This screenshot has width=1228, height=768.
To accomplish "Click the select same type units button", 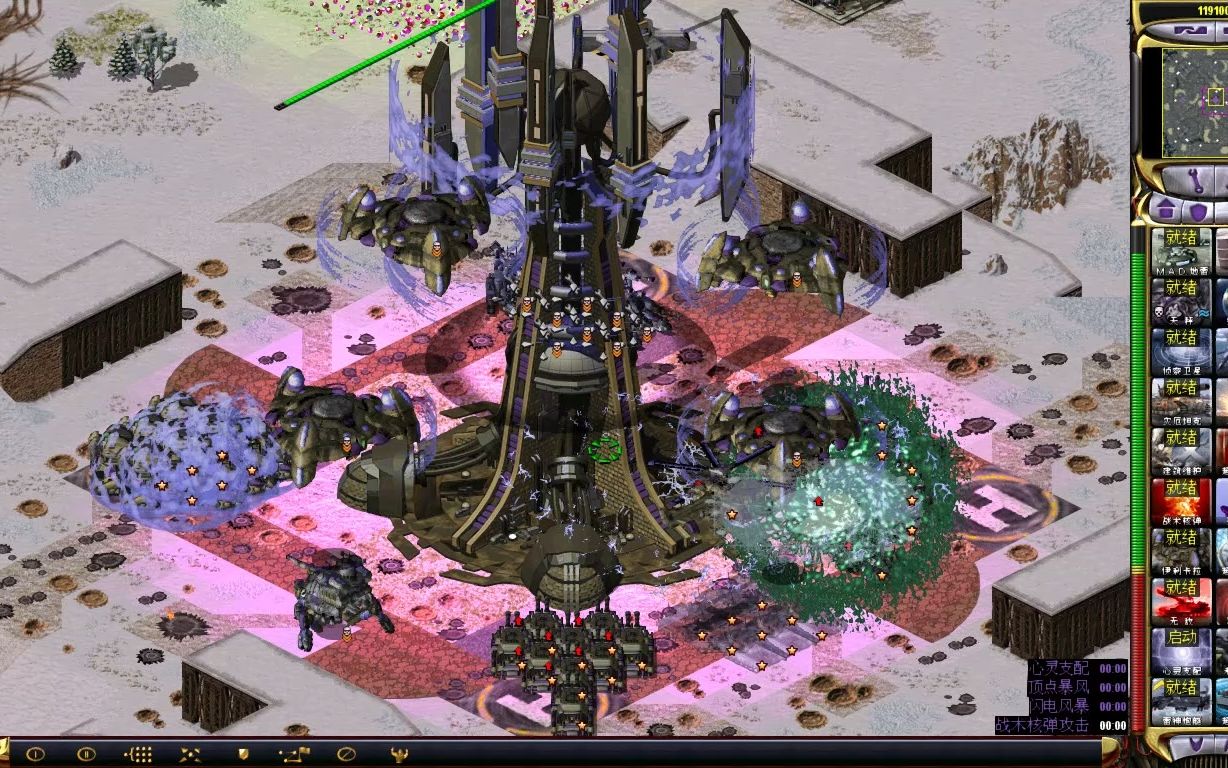I will coord(139,754).
